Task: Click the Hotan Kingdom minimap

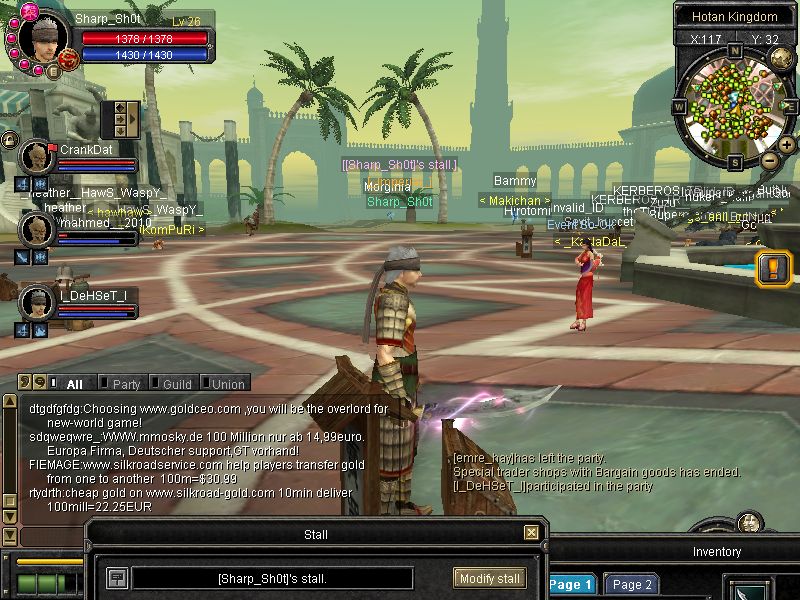Action: pyautogui.click(x=734, y=102)
